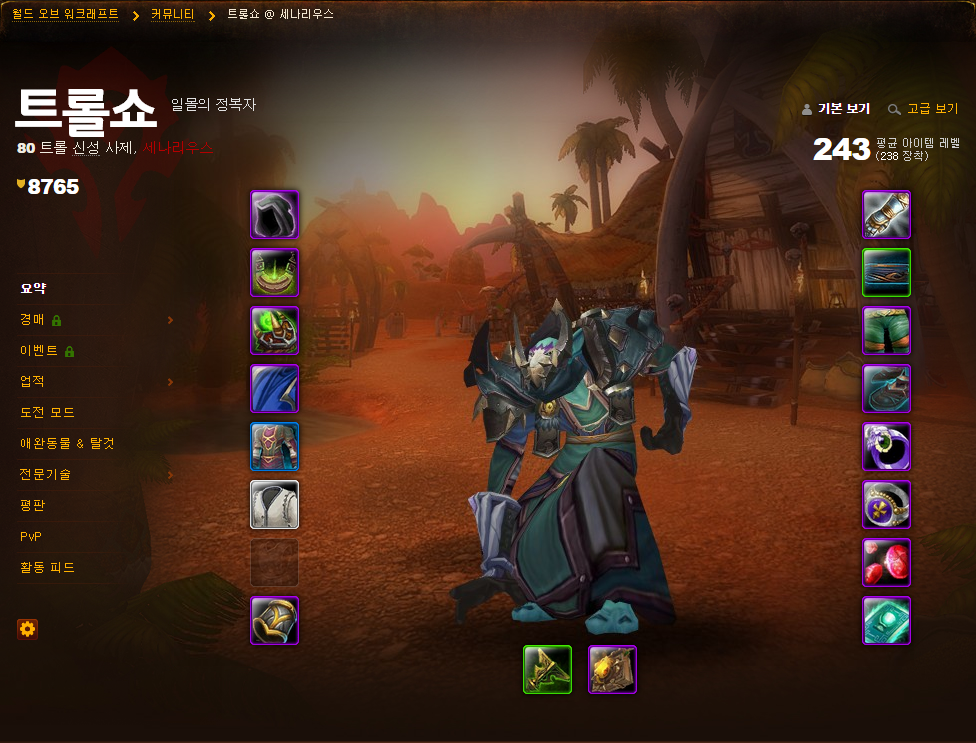Select the green pants leg slot
This screenshot has width=976, height=743.
[886, 331]
